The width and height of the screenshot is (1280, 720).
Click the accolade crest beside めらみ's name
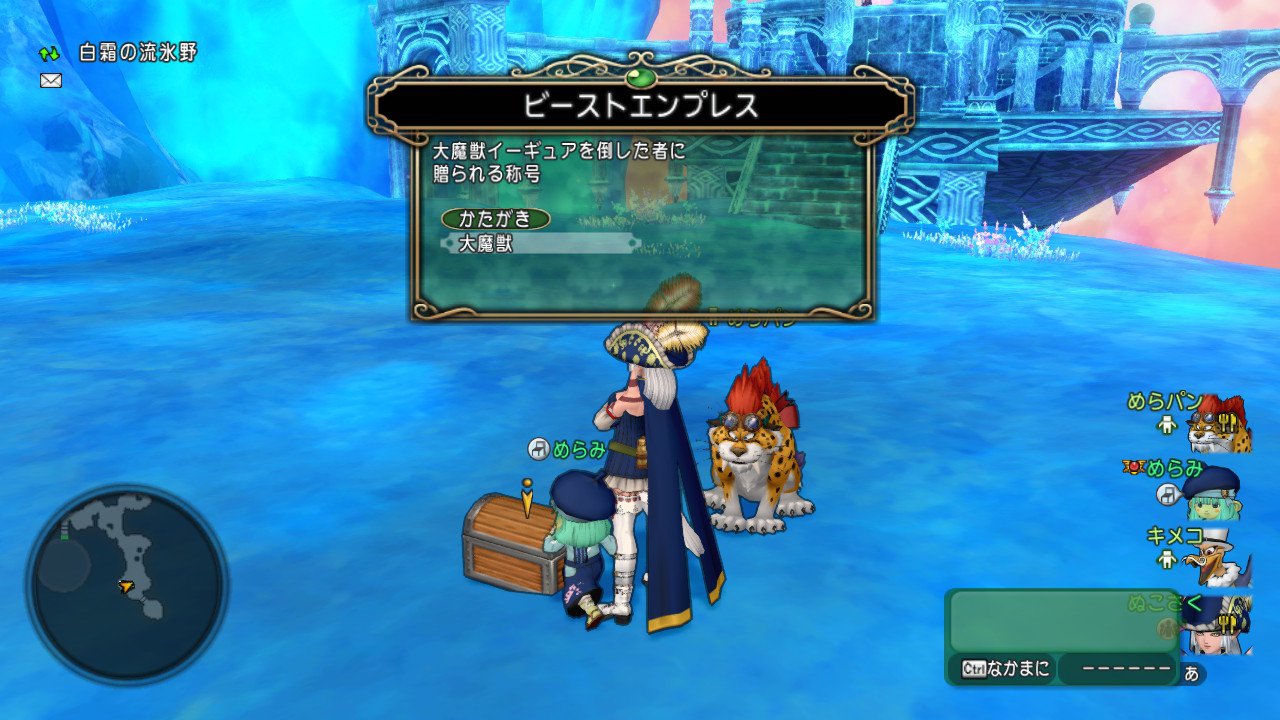[x=1132, y=466]
